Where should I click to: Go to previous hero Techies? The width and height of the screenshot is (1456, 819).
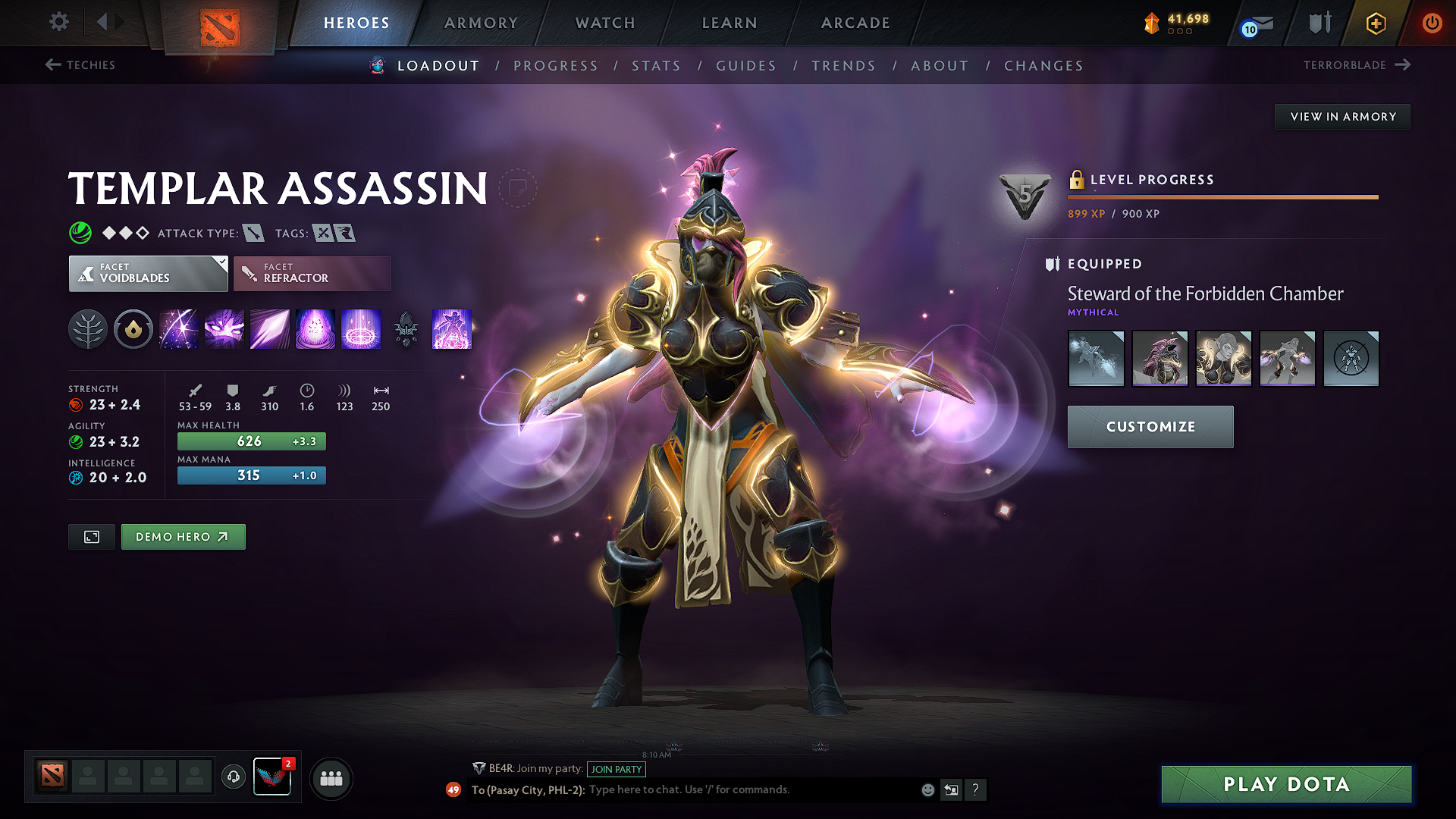point(80,65)
